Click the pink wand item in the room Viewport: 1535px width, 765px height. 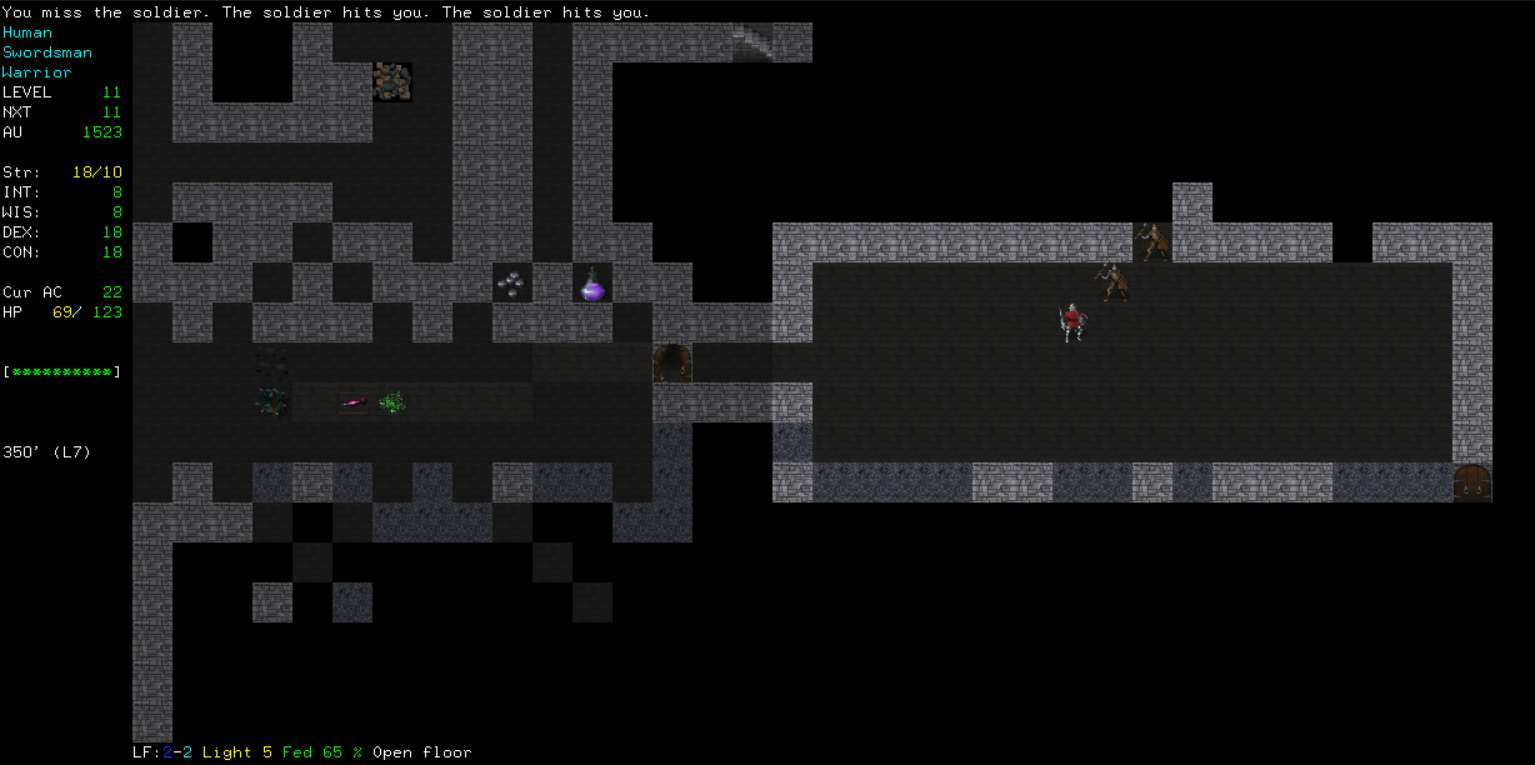[x=351, y=402]
